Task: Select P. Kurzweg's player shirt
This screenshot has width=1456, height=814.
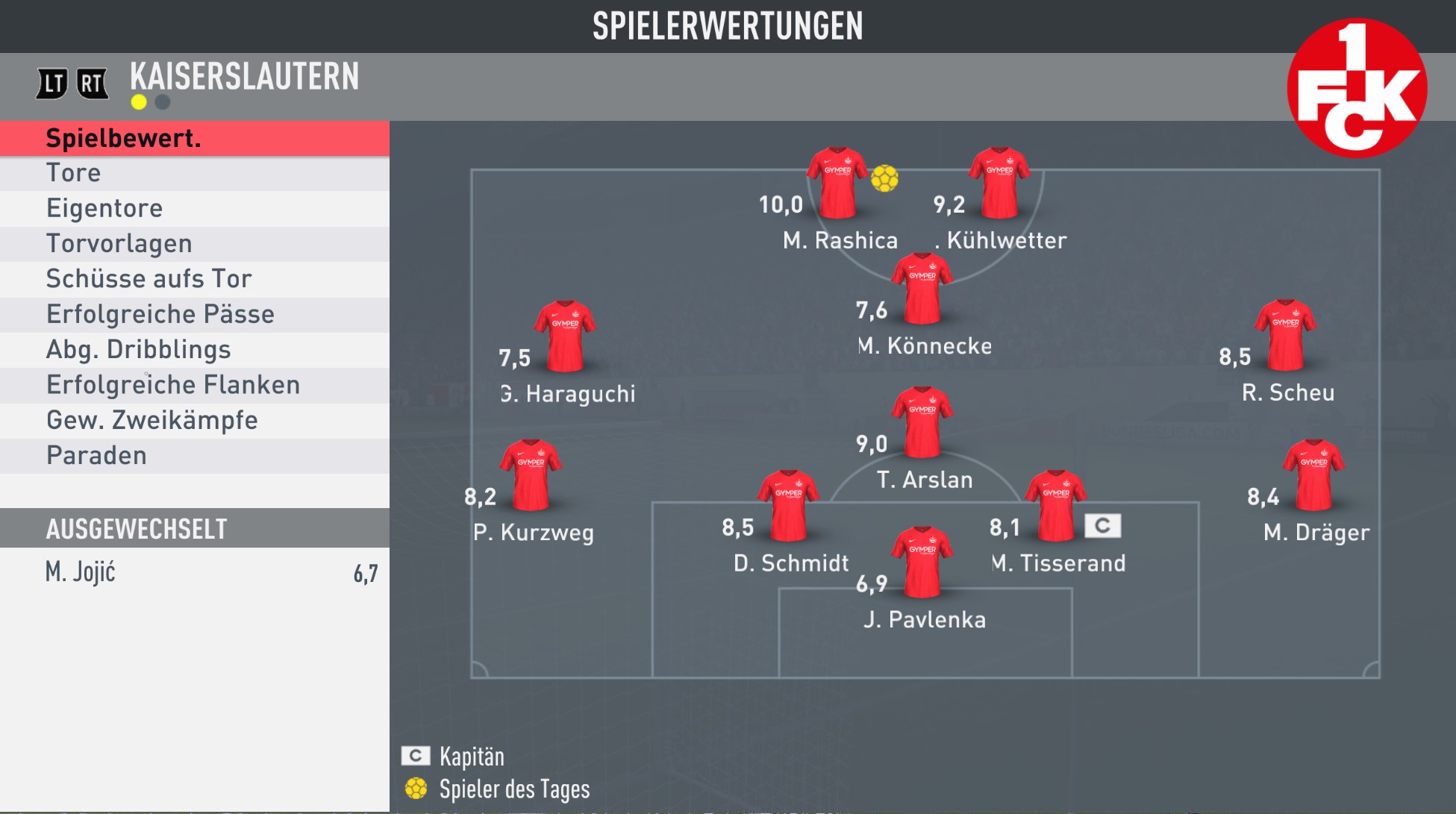Action: coord(531,475)
